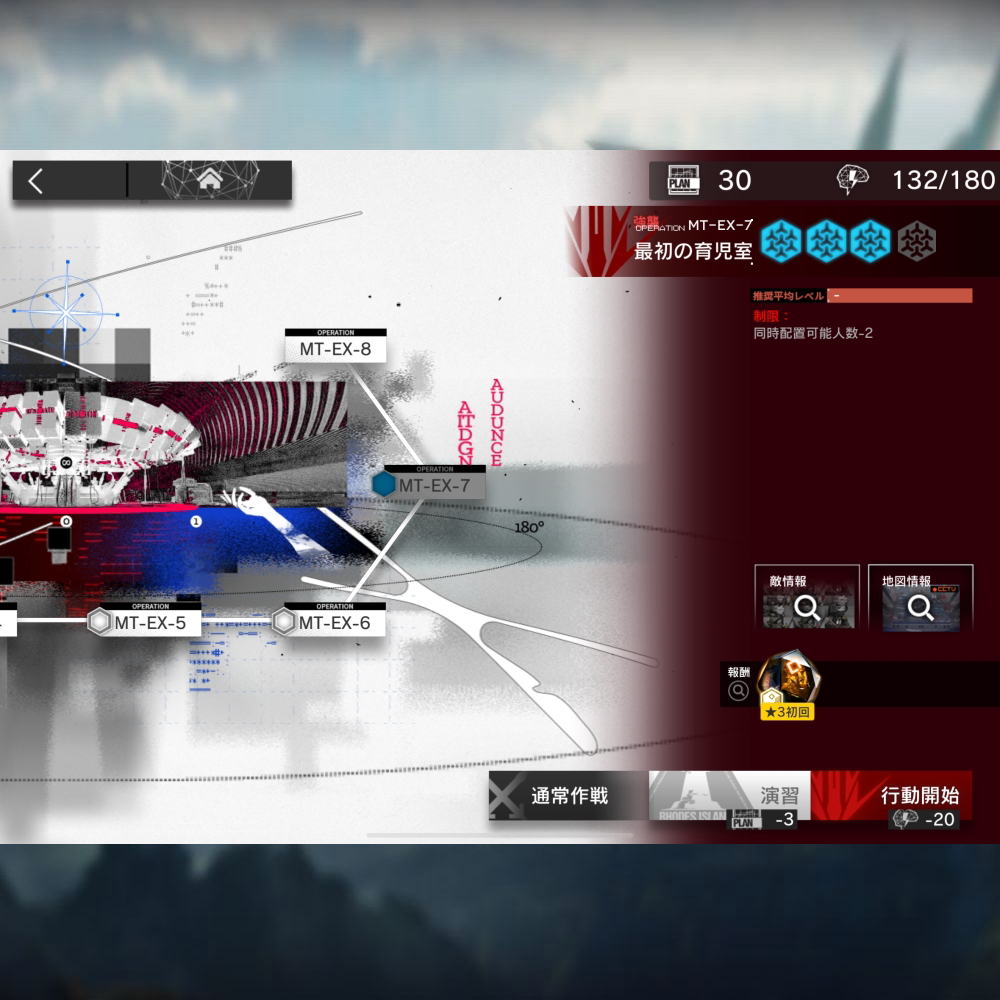Inspect the 3-star first clear reward
Screen dimensions: 1000x1000
(787, 686)
